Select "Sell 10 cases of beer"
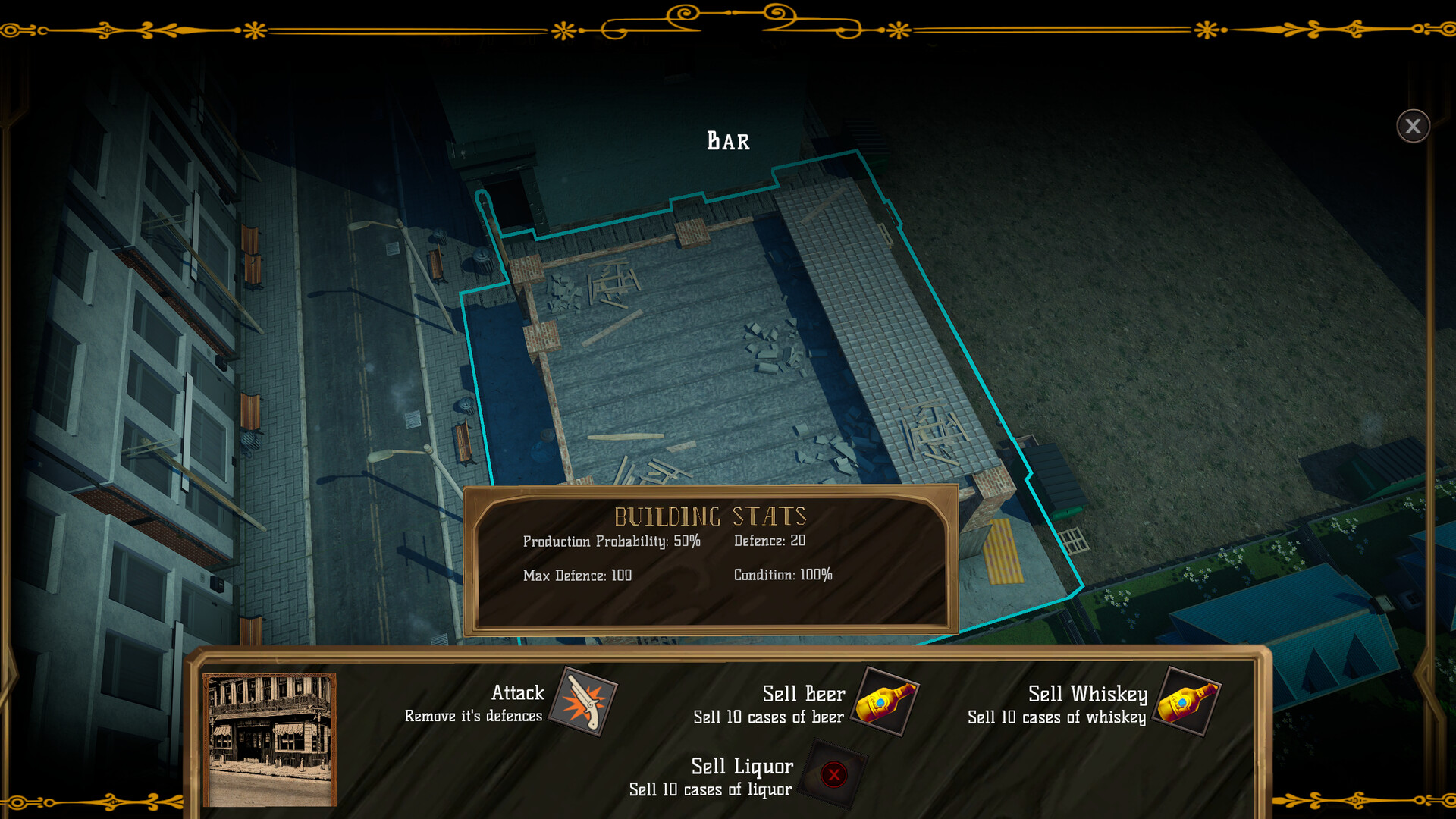 [768, 717]
